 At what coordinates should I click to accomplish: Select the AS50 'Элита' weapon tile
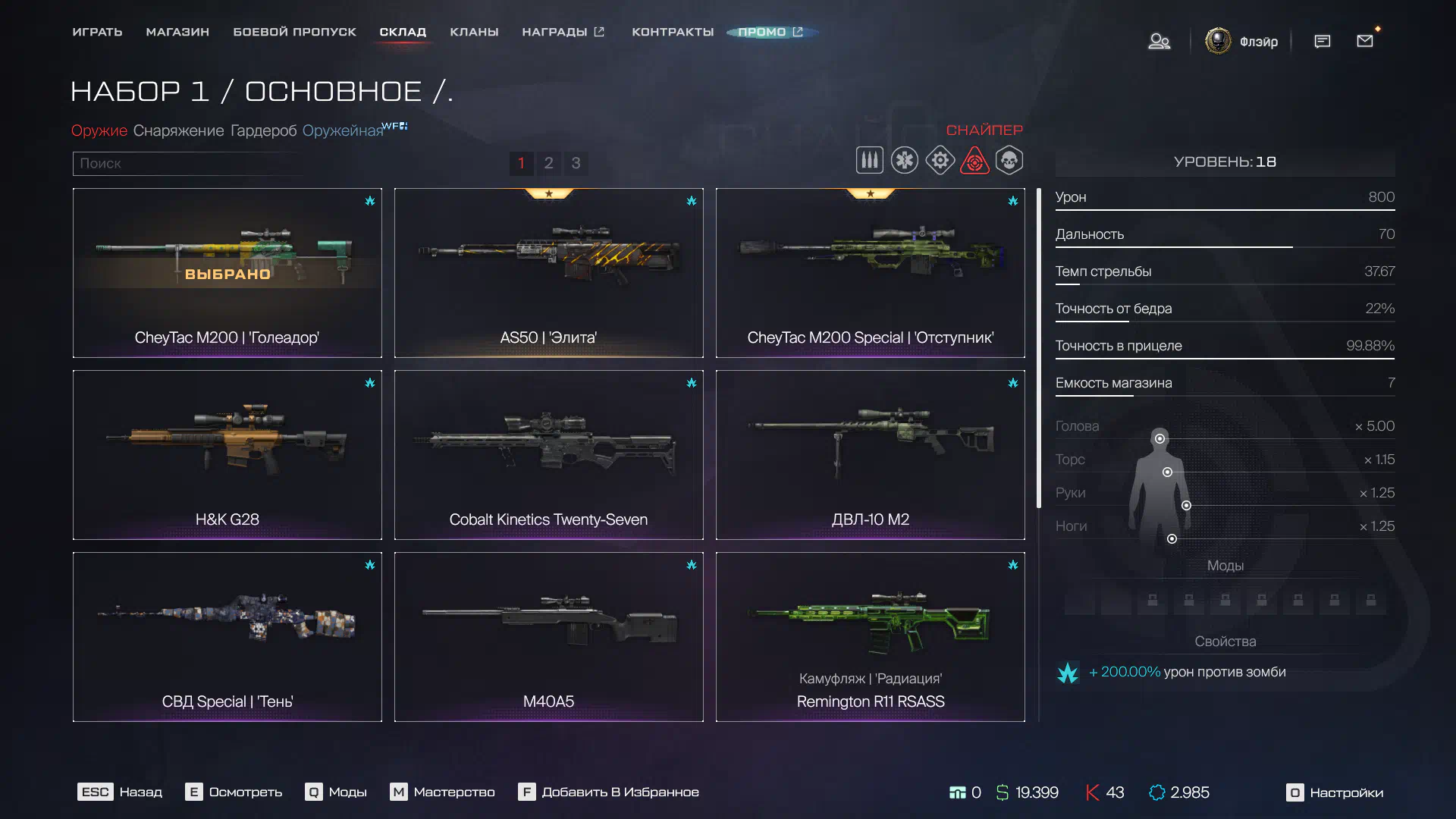click(x=548, y=273)
